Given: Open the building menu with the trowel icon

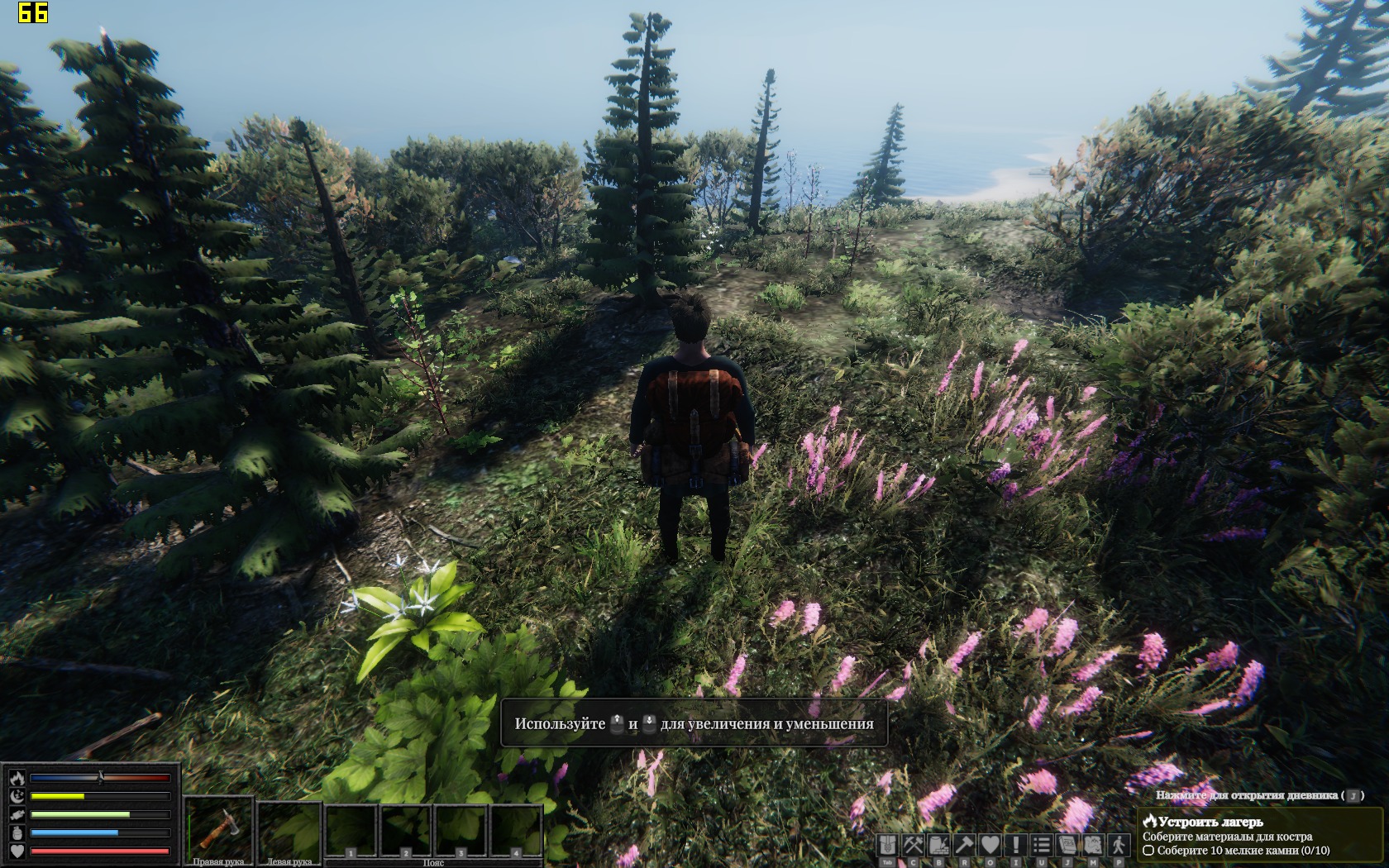Looking at the screenshot, I should (939, 845).
